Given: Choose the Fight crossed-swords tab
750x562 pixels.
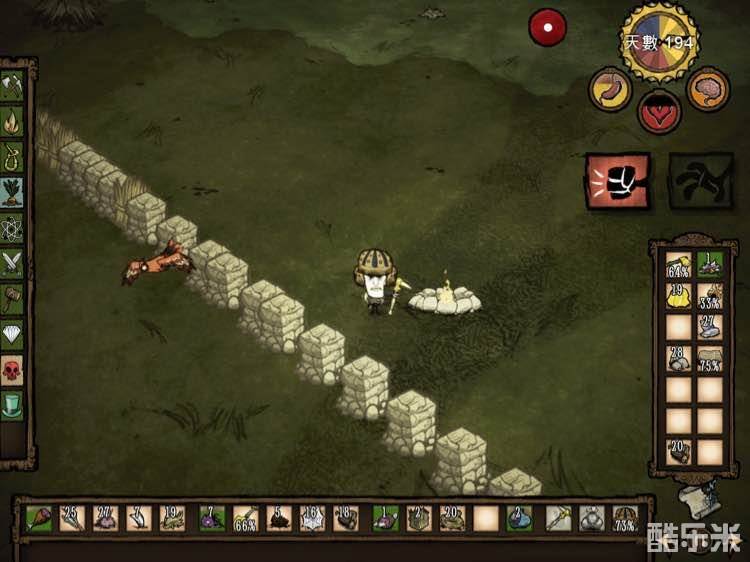Looking at the screenshot, I should pos(13,263).
